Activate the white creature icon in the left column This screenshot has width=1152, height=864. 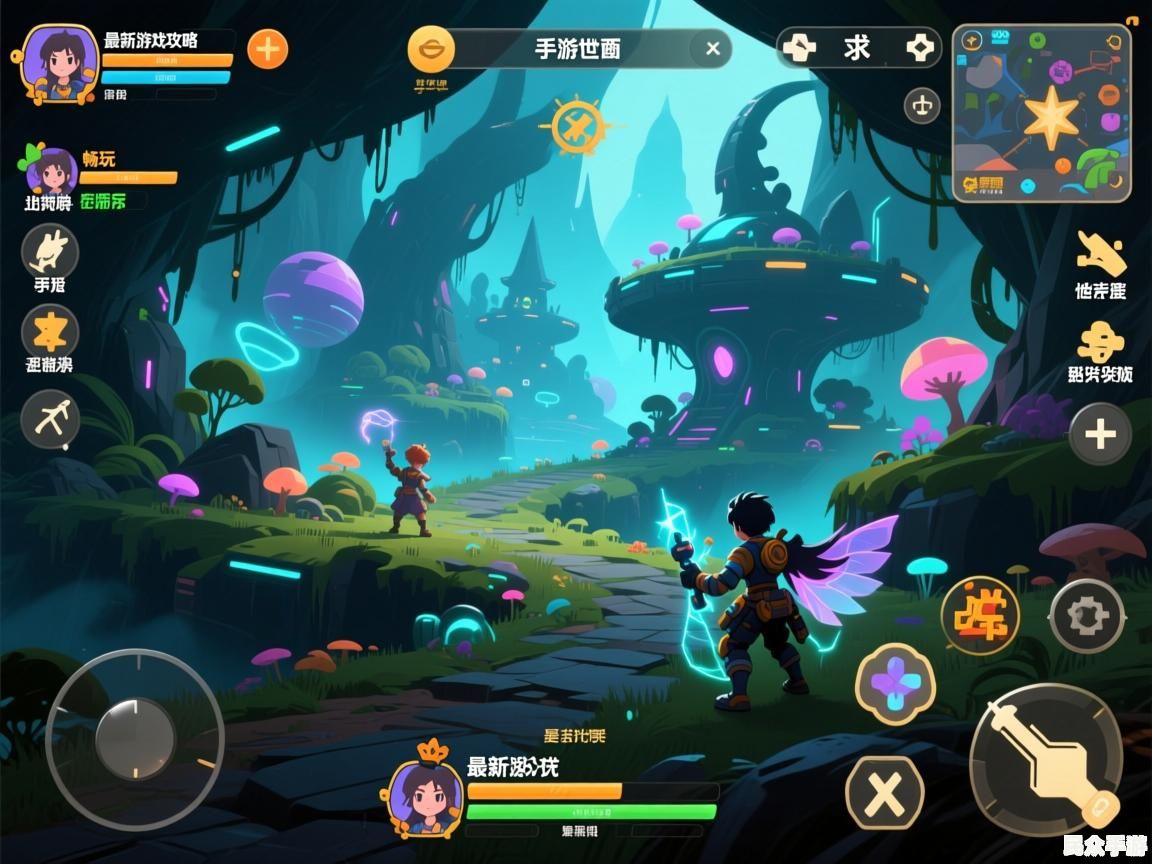pyautogui.click(x=50, y=251)
